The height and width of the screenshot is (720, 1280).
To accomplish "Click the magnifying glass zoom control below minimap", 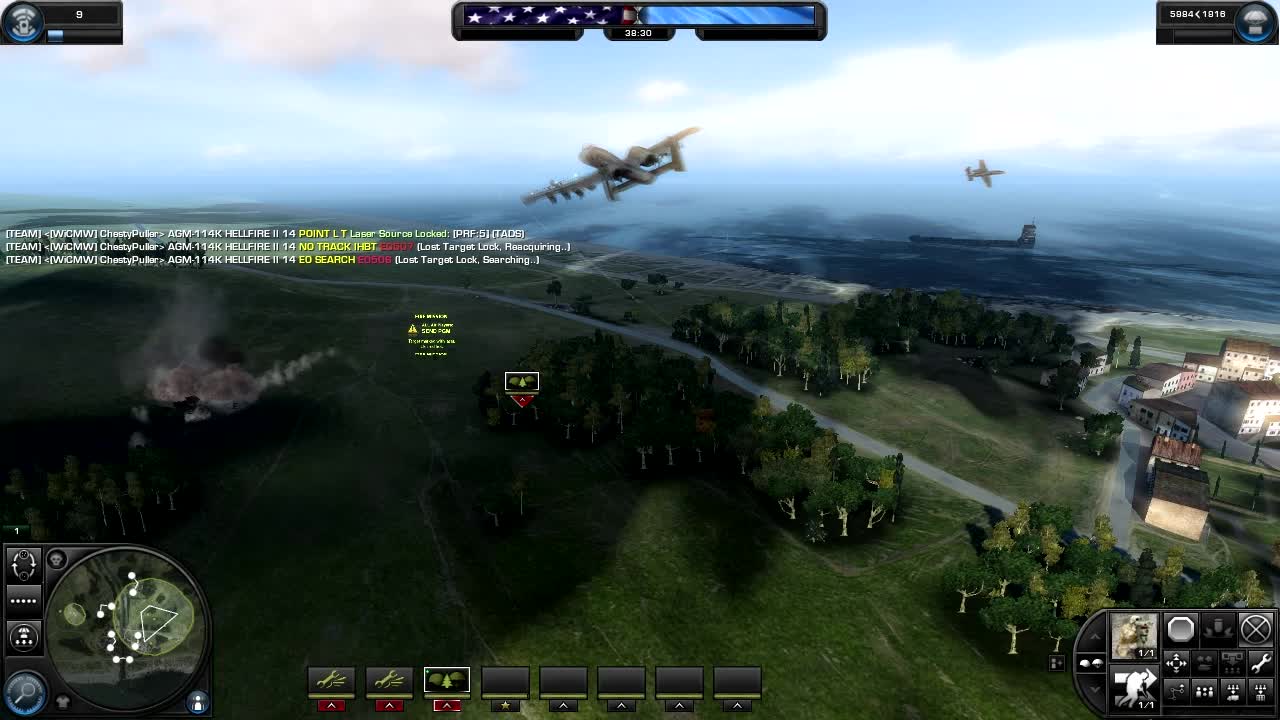I will [x=25, y=691].
